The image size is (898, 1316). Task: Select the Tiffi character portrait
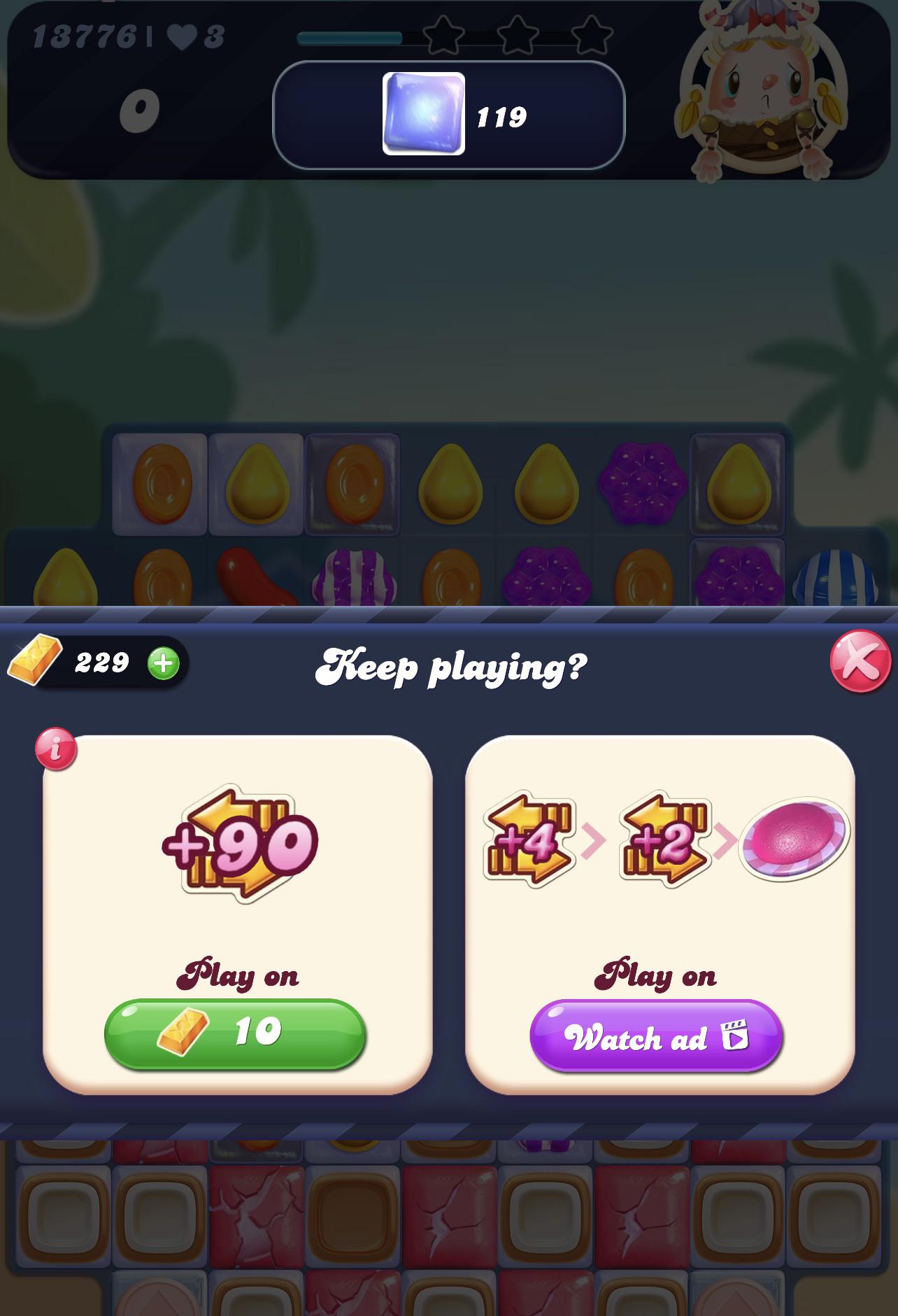pyautogui.click(x=762, y=91)
